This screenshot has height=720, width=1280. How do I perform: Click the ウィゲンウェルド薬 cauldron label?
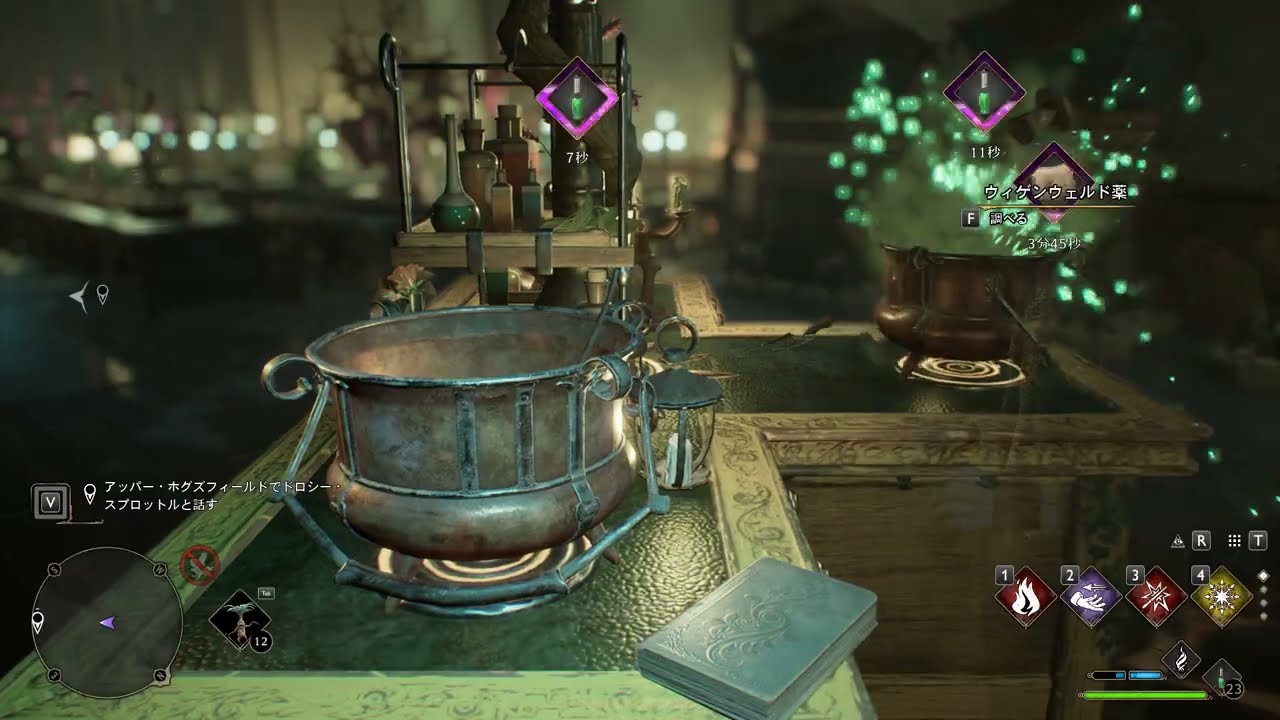[1055, 192]
